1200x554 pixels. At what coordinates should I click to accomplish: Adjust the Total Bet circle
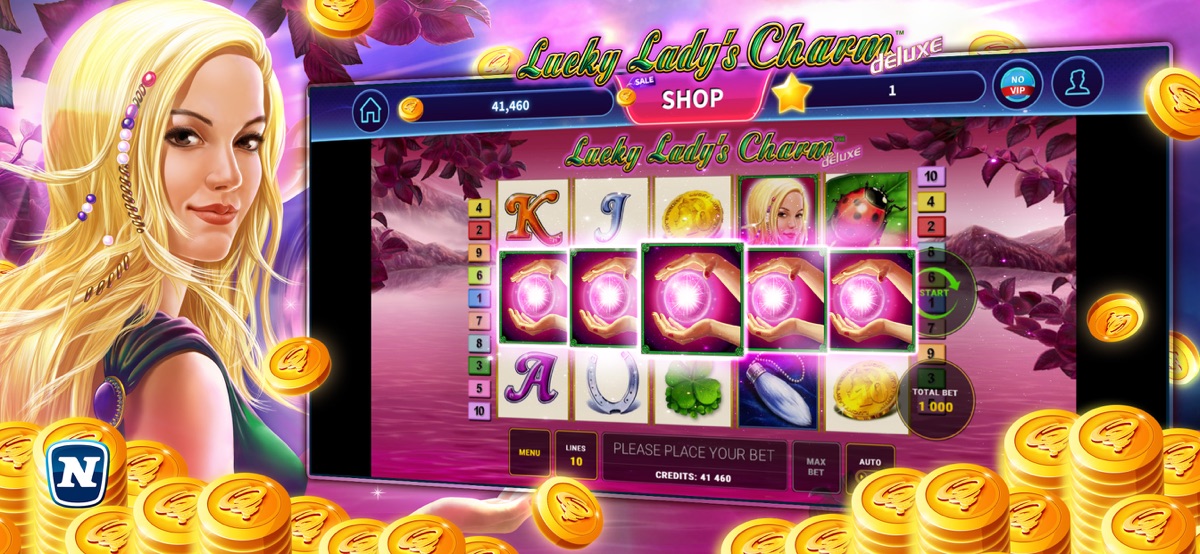pyautogui.click(x=936, y=399)
